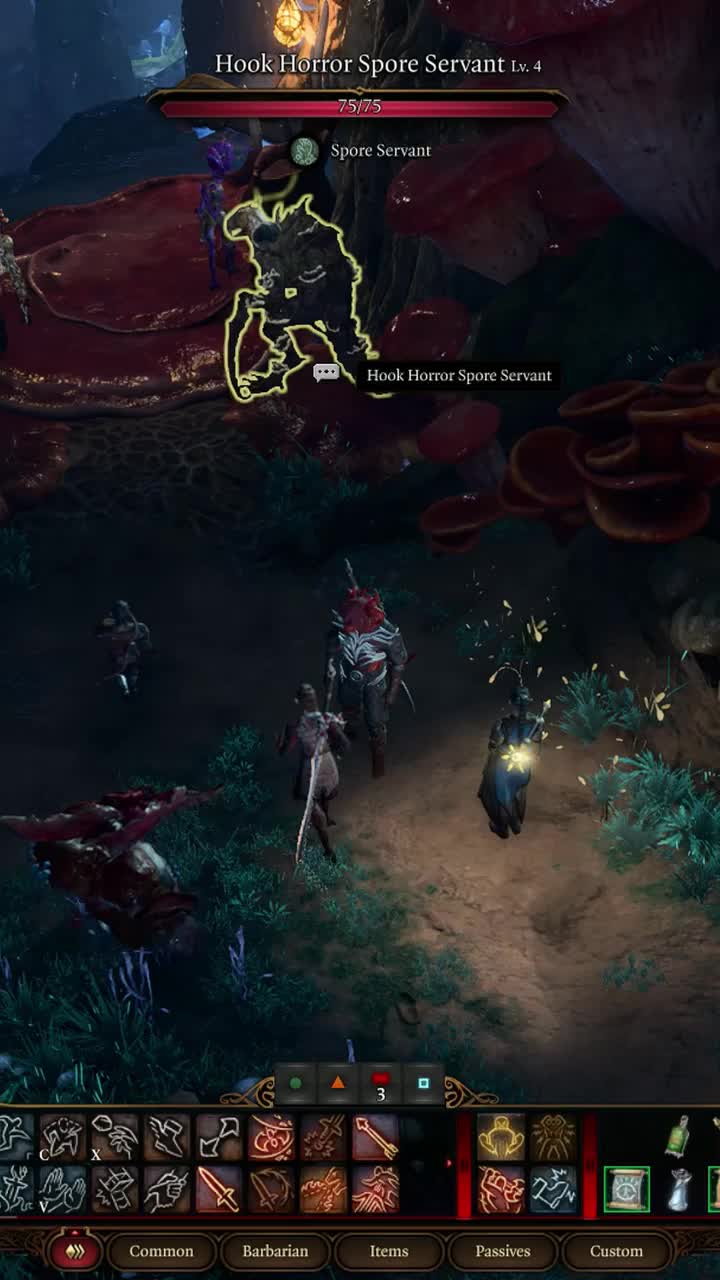Switch to the Custom hotbar tab
Screen dimensions: 720x1280
pyautogui.click(x=616, y=1251)
